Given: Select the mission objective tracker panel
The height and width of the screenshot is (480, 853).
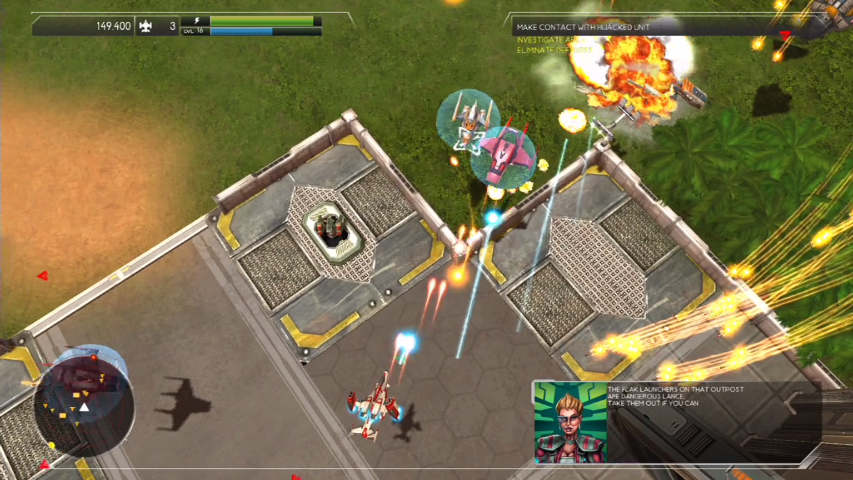Looking at the screenshot, I should click(x=600, y=36).
